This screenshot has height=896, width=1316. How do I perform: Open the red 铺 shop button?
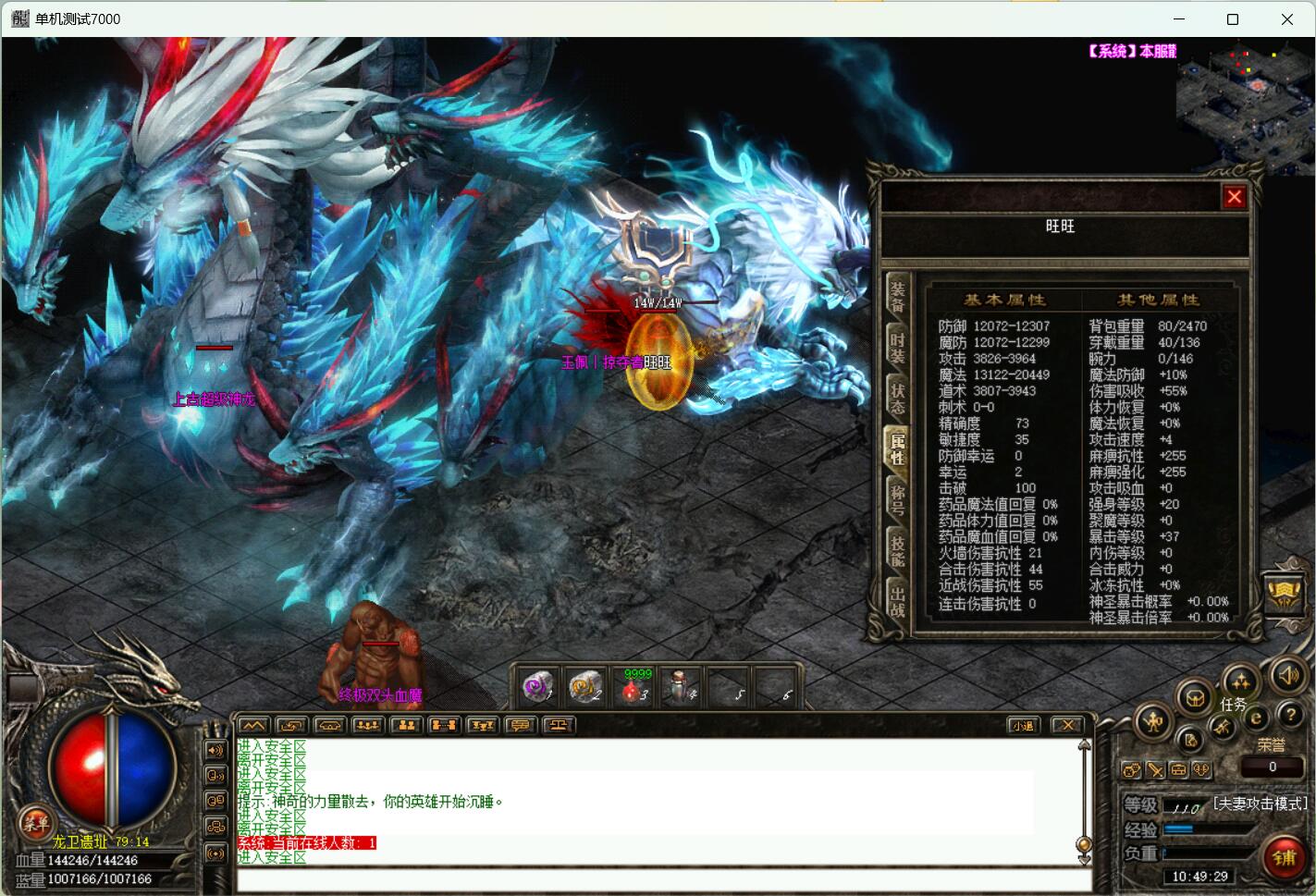(1284, 858)
